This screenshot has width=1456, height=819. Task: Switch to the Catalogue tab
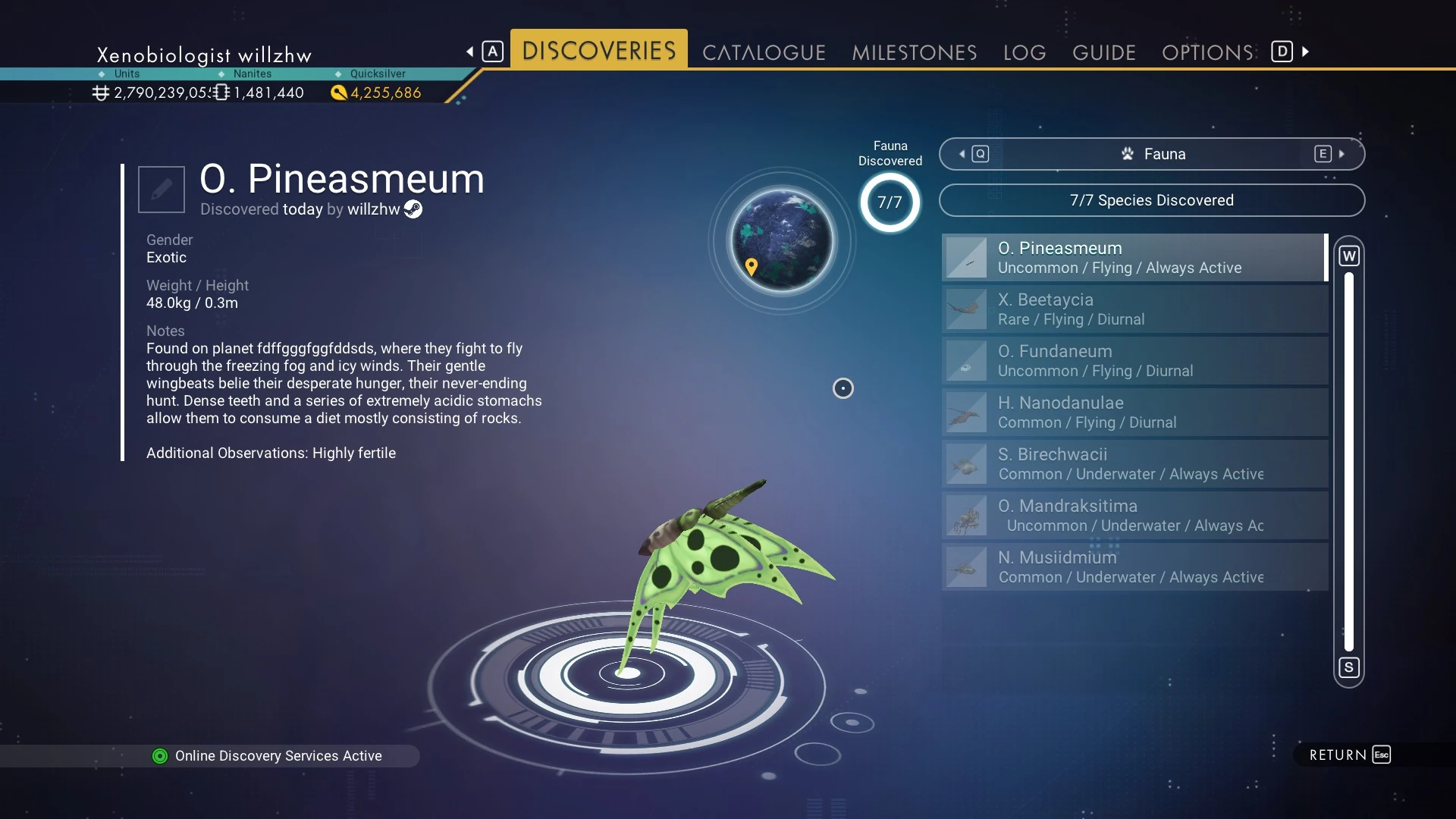[764, 52]
